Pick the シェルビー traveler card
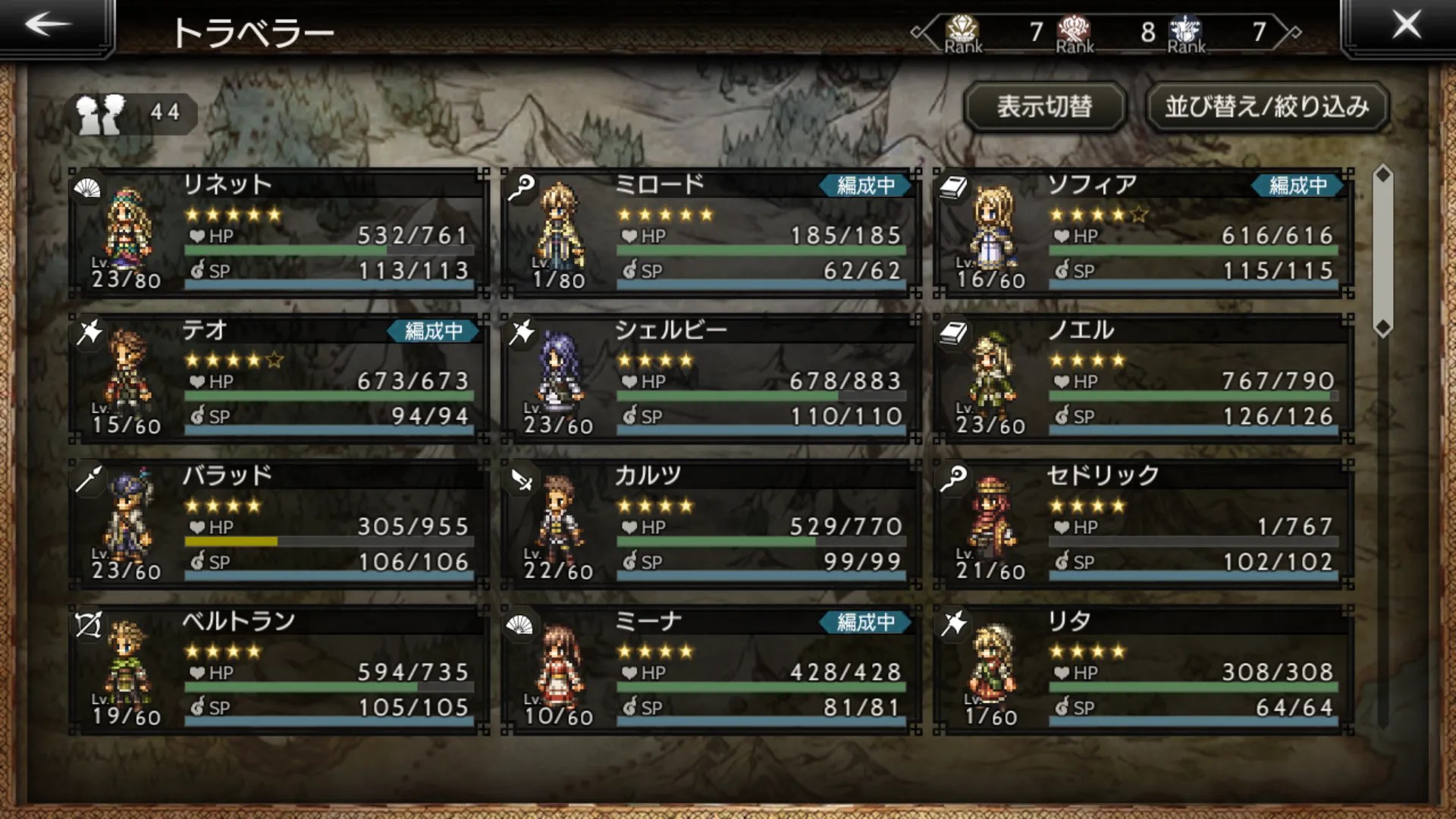The image size is (1456, 819). tap(711, 379)
